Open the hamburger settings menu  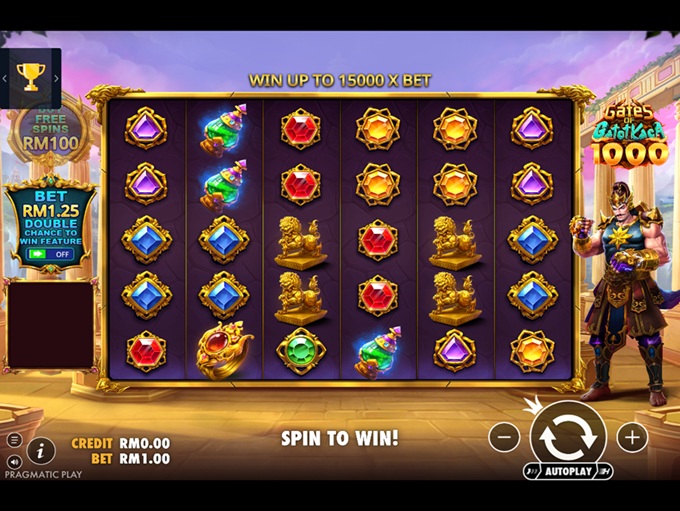coord(14,440)
